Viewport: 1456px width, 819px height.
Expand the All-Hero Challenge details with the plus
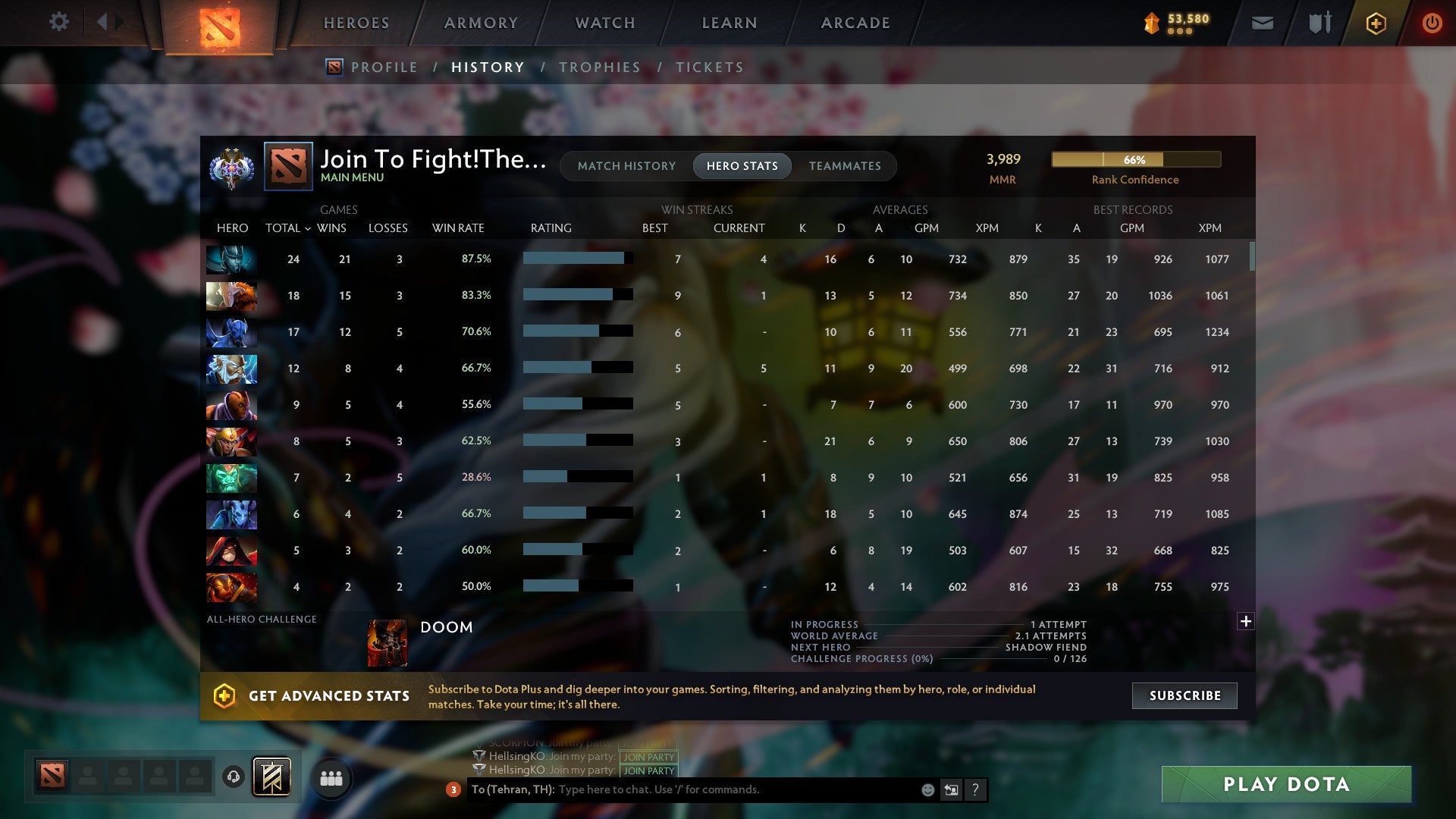(1245, 621)
